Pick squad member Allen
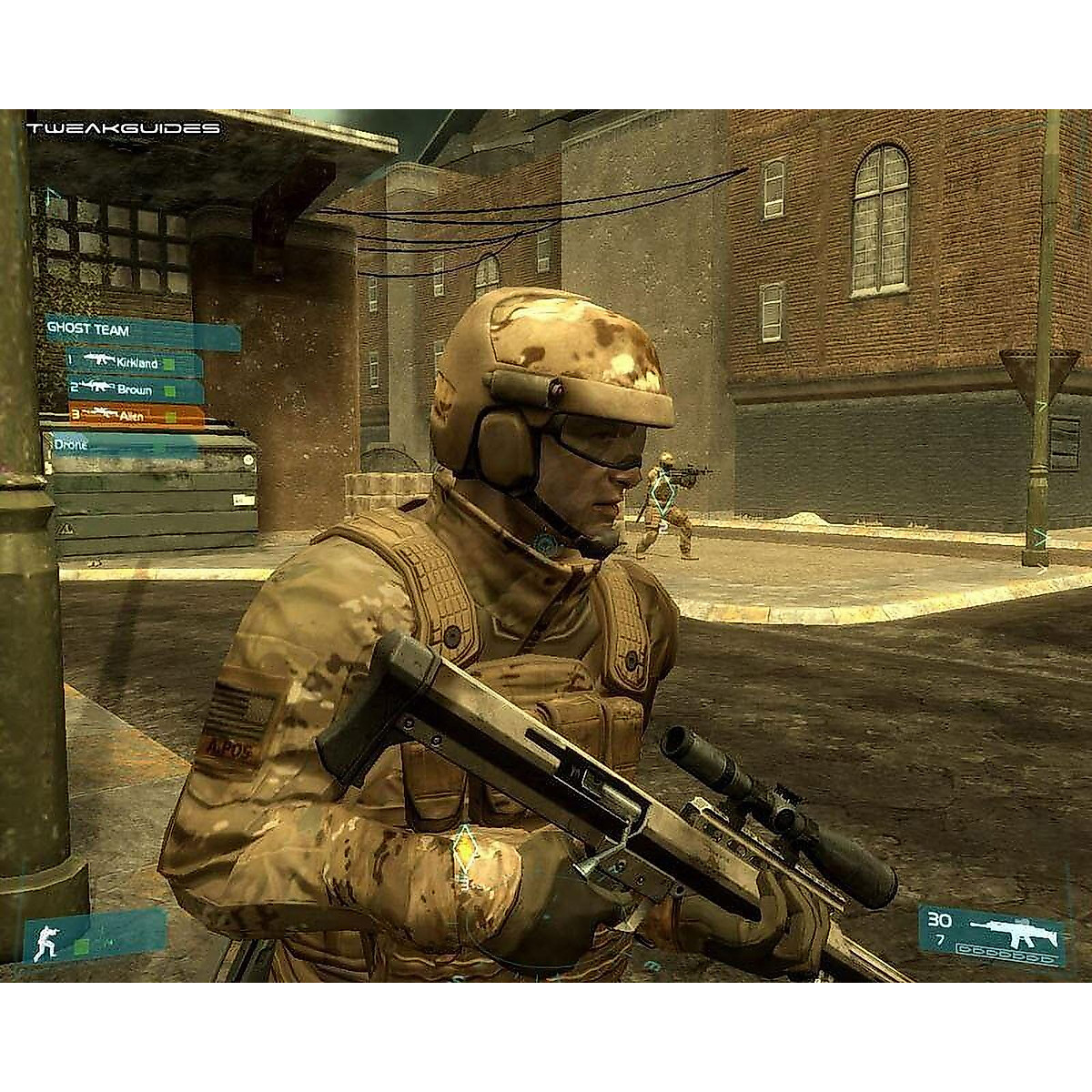This screenshot has height=1092, width=1092. click(x=135, y=416)
